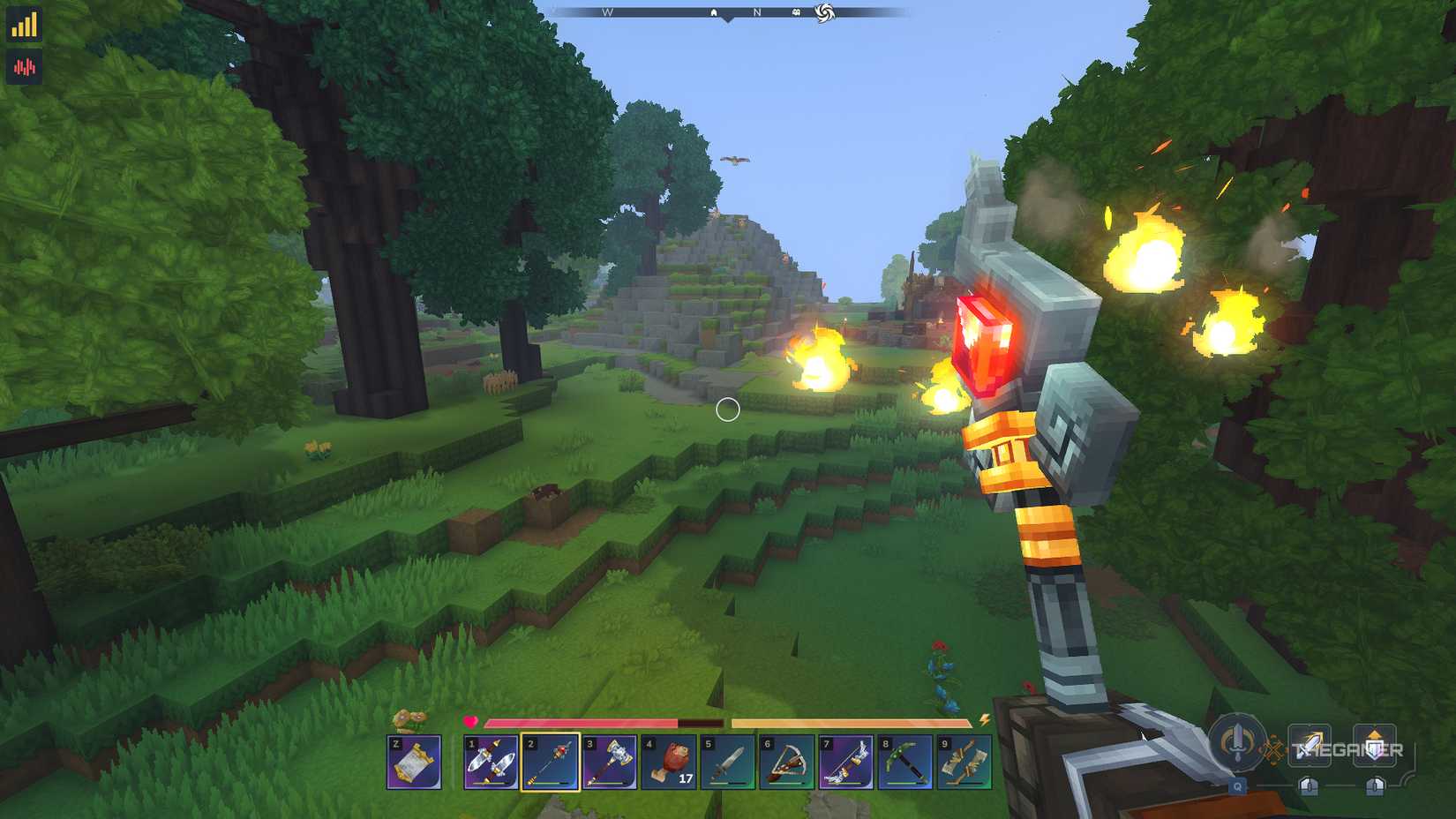This screenshot has width=1456, height=819.
Task: Click the Q ability key button
Action: [1238, 785]
